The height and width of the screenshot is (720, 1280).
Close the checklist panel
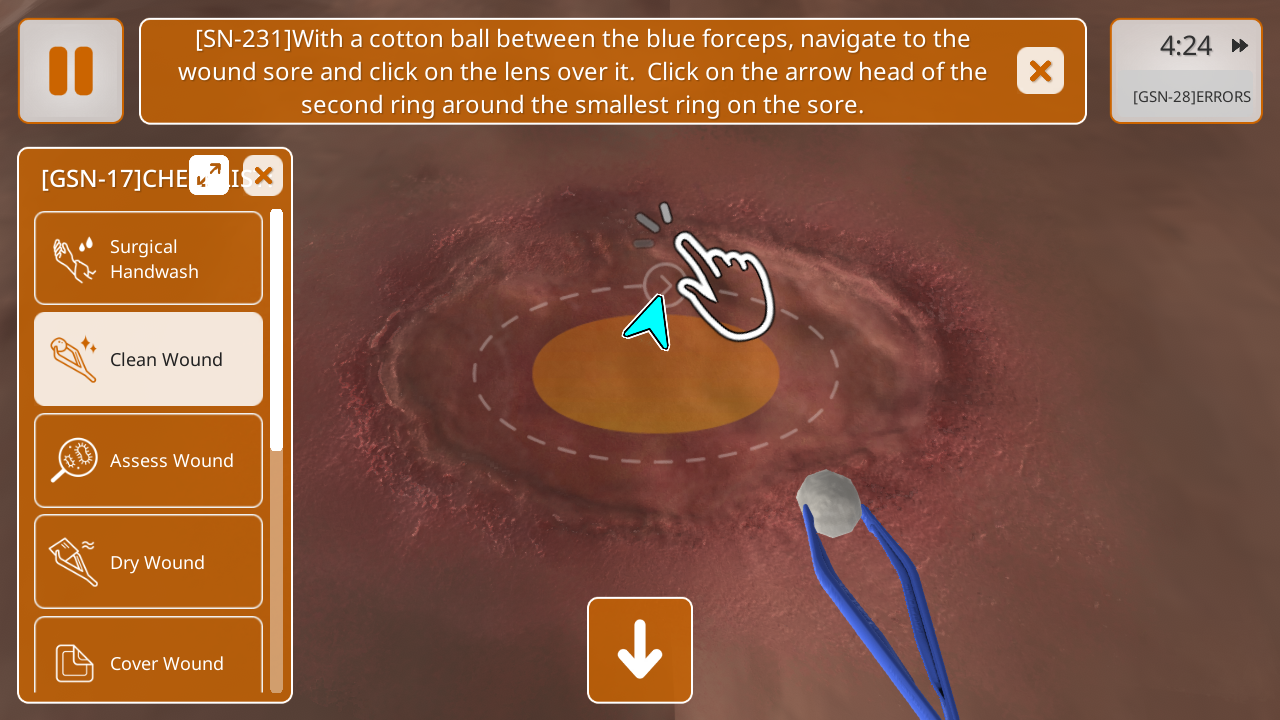tap(263, 176)
